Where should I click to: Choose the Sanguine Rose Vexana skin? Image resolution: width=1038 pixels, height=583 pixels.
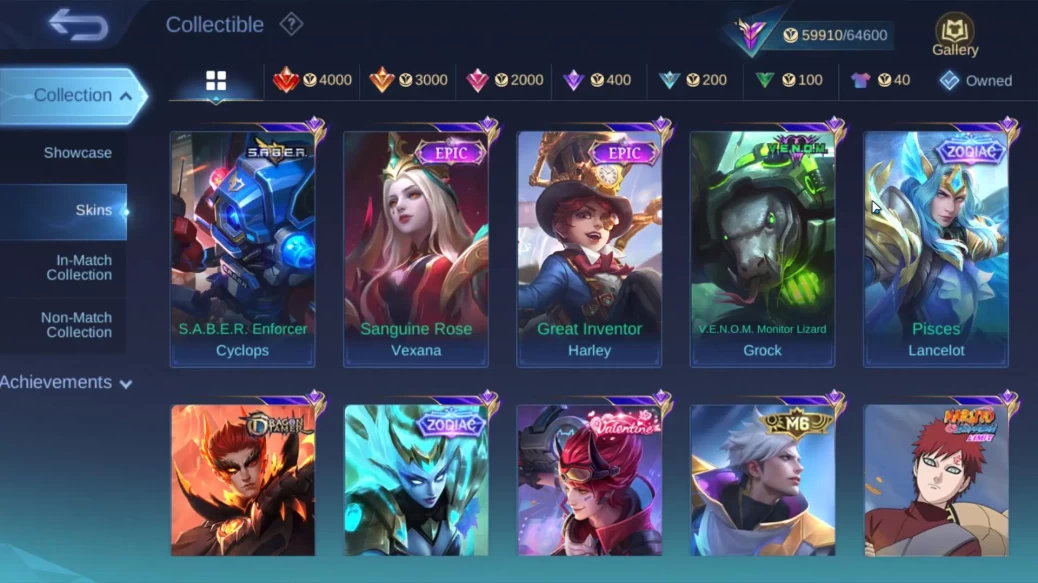[x=416, y=248]
